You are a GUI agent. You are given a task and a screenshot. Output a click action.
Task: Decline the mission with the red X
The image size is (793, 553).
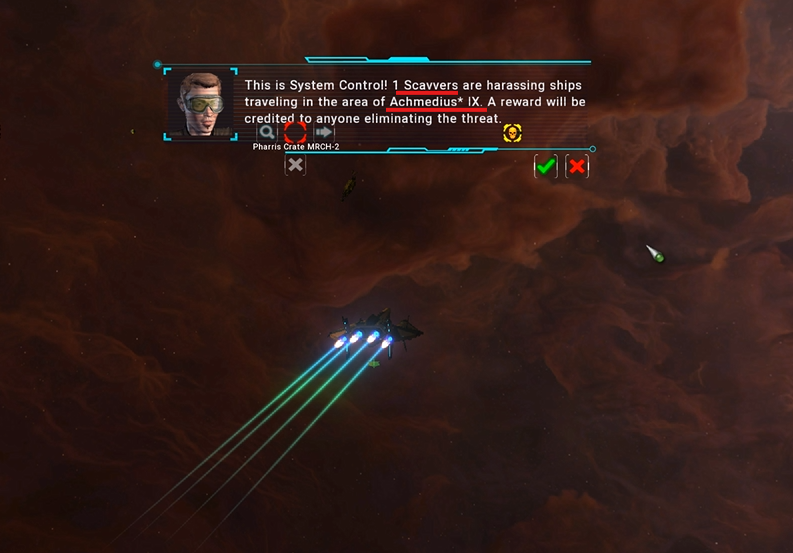click(577, 166)
